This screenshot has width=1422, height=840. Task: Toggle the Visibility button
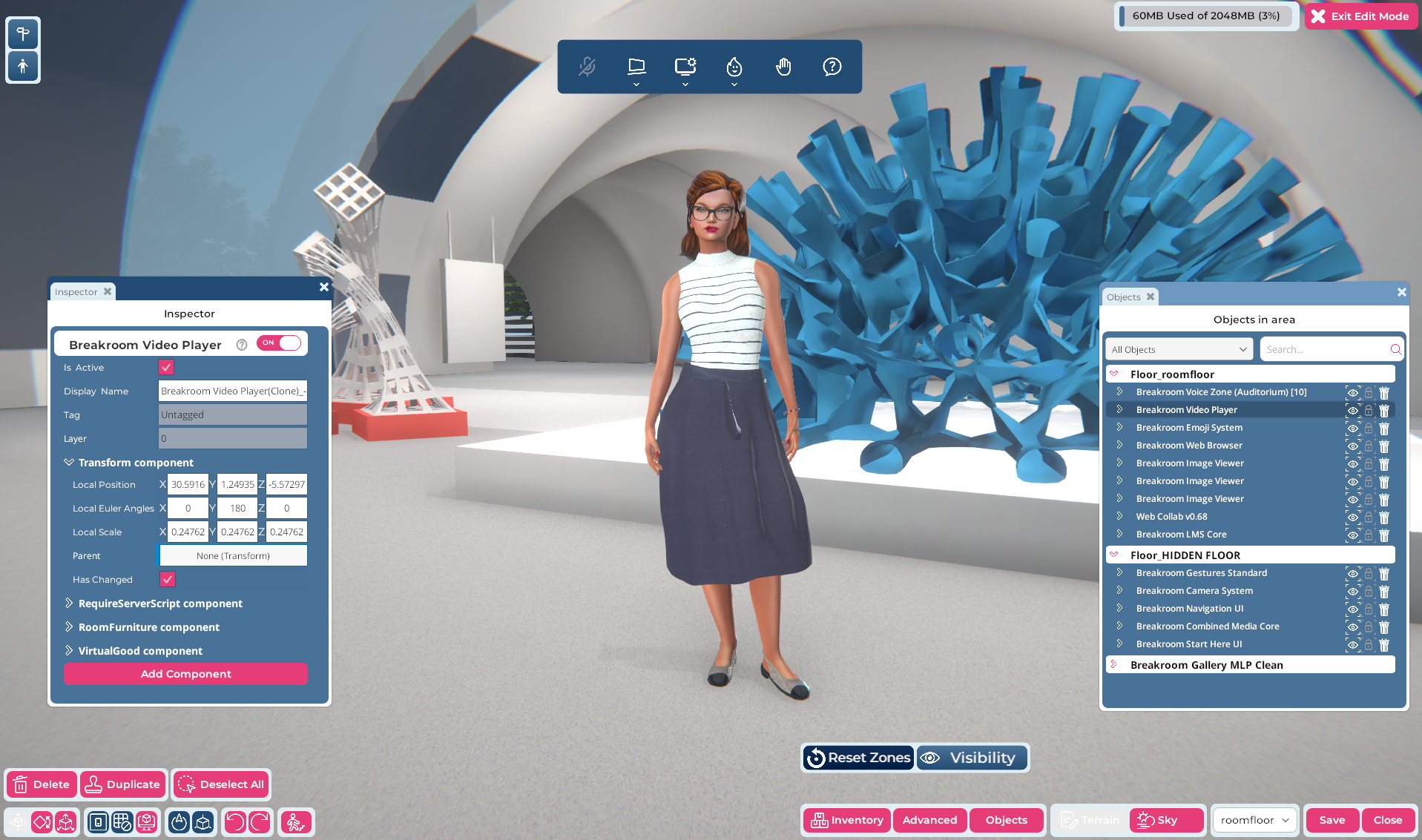[972, 758]
